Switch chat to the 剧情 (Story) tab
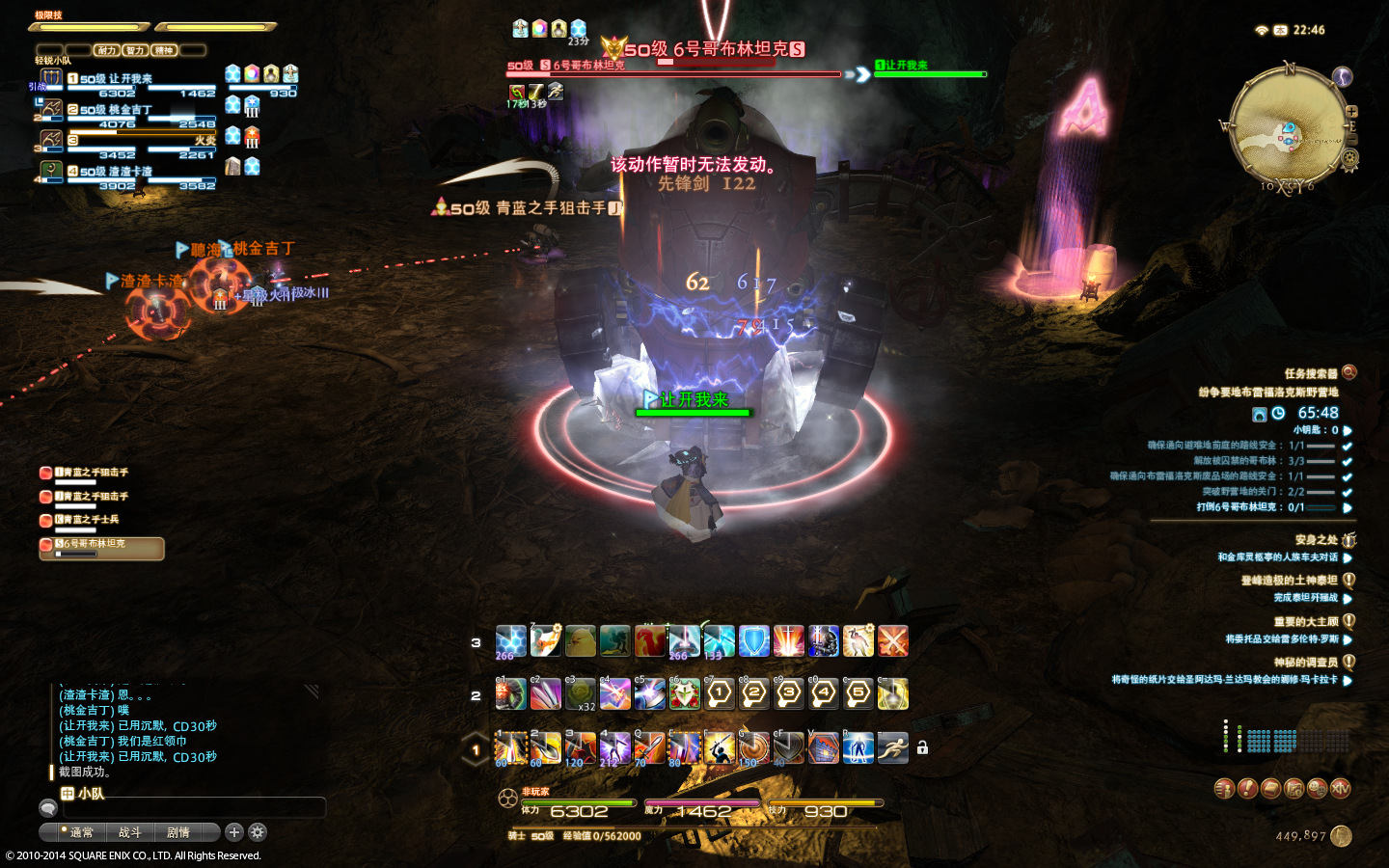This screenshot has width=1389, height=868. tap(178, 832)
